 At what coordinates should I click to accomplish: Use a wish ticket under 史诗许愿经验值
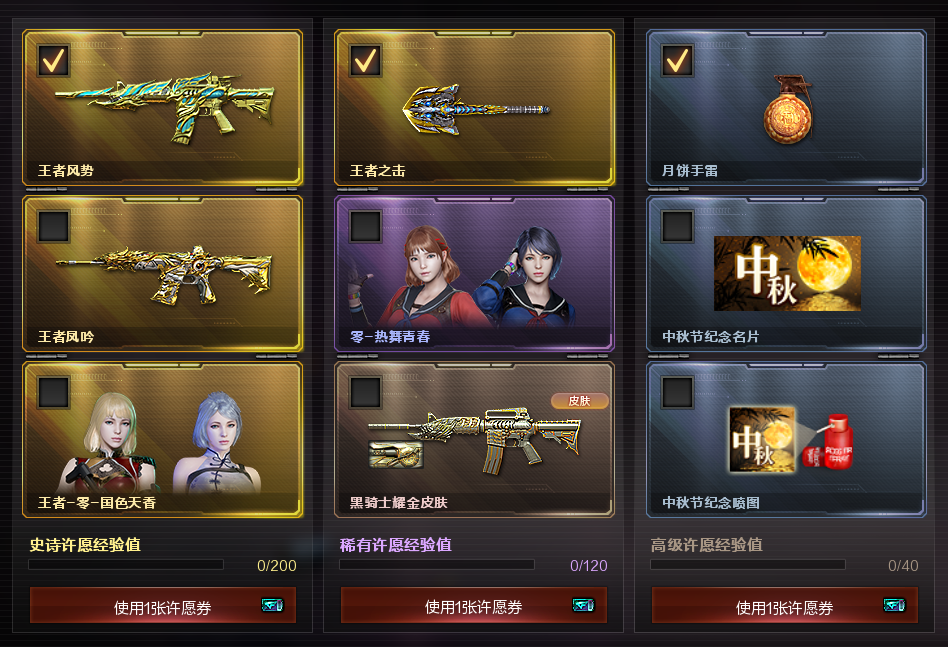coord(163,606)
